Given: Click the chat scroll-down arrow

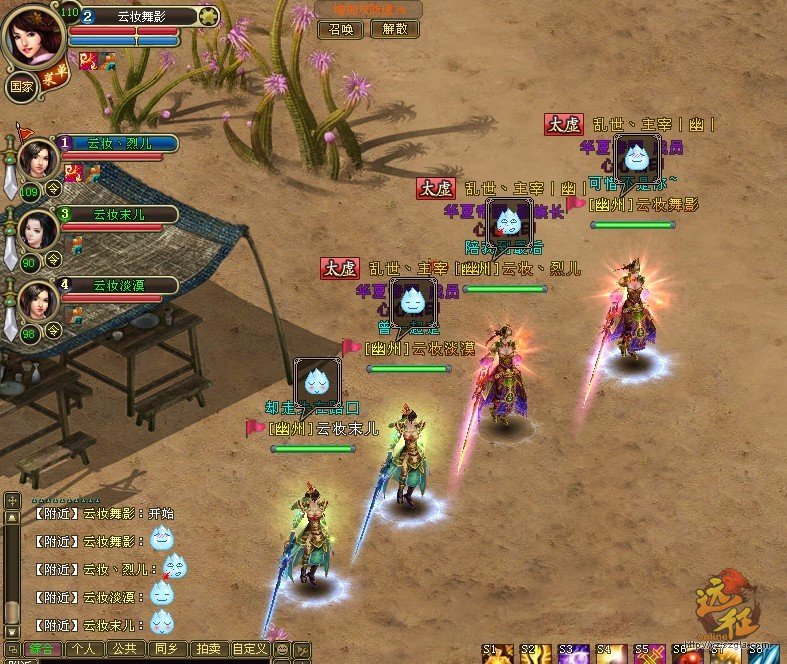Looking at the screenshot, I should pyautogui.click(x=11, y=631).
